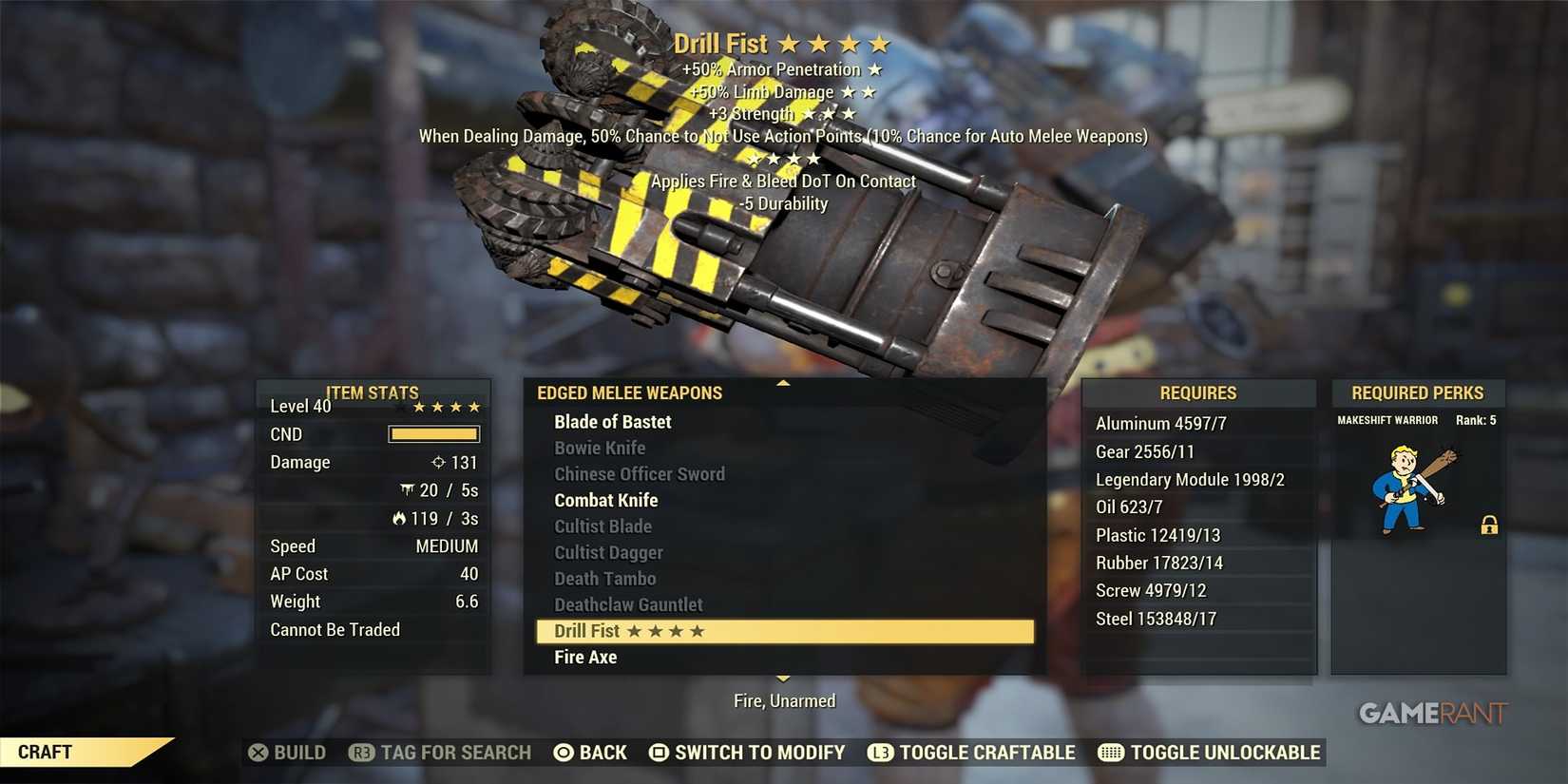Click the lock toggle in Required Perks
This screenshot has width=1568, height=784.
(1487, 525)
